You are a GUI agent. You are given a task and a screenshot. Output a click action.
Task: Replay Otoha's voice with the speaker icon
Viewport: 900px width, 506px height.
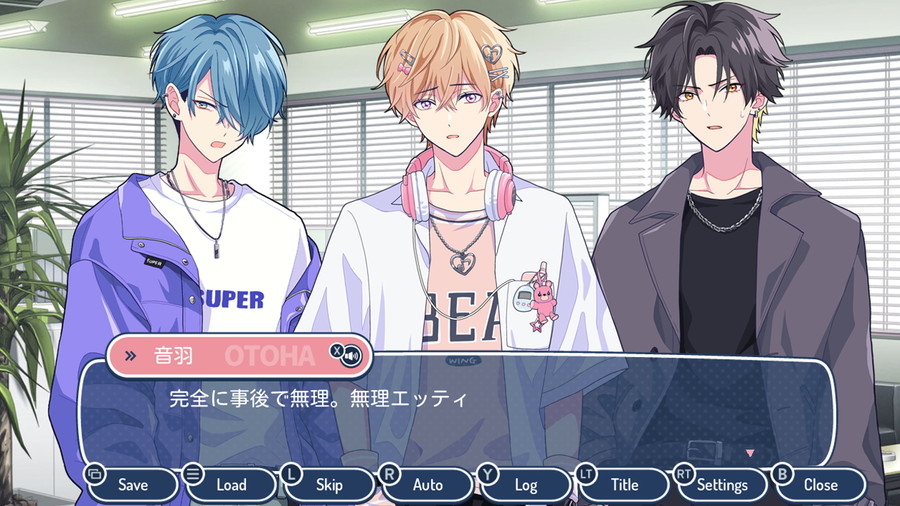[351, 356]
